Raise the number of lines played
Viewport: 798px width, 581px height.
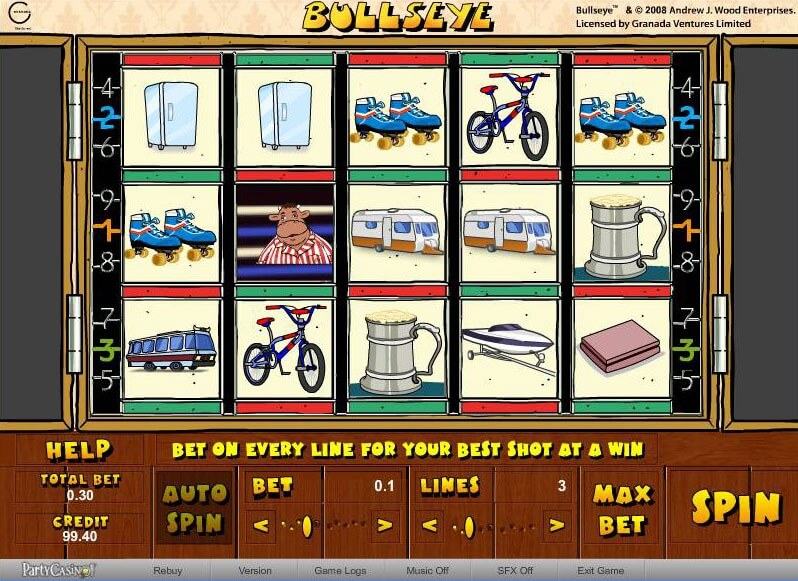tap(552, 524)
